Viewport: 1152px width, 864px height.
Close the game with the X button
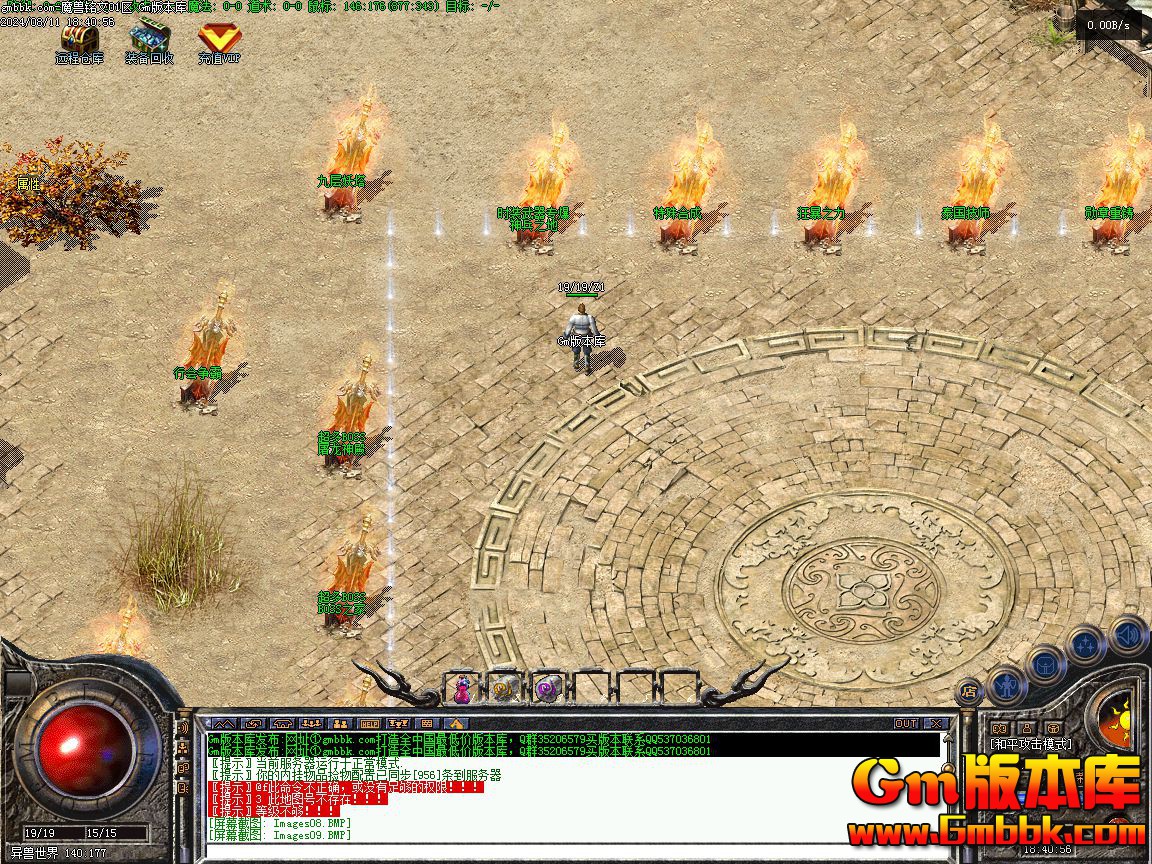click(936, 723)
